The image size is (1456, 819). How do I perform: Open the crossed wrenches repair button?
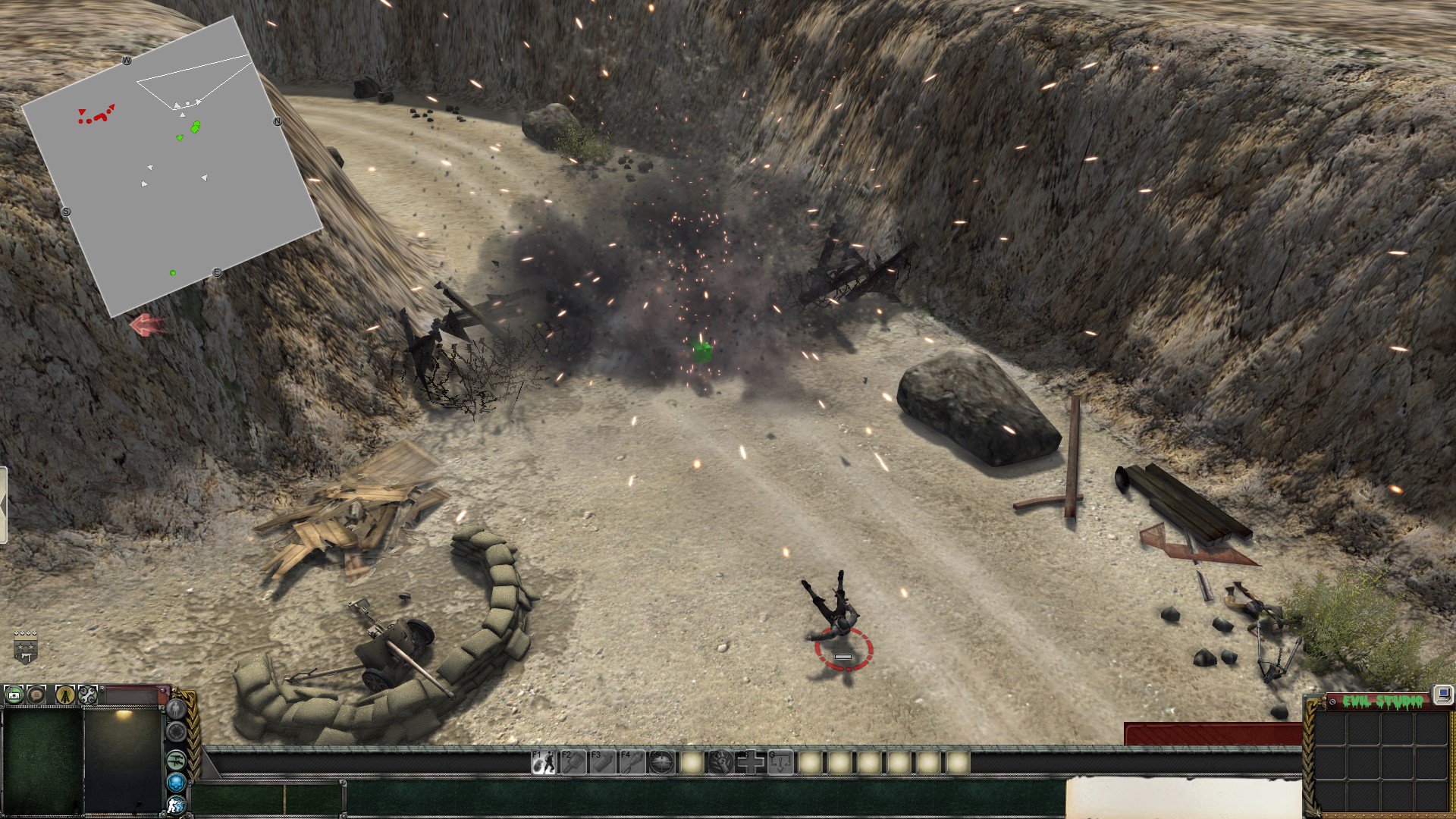click(88, 694)
